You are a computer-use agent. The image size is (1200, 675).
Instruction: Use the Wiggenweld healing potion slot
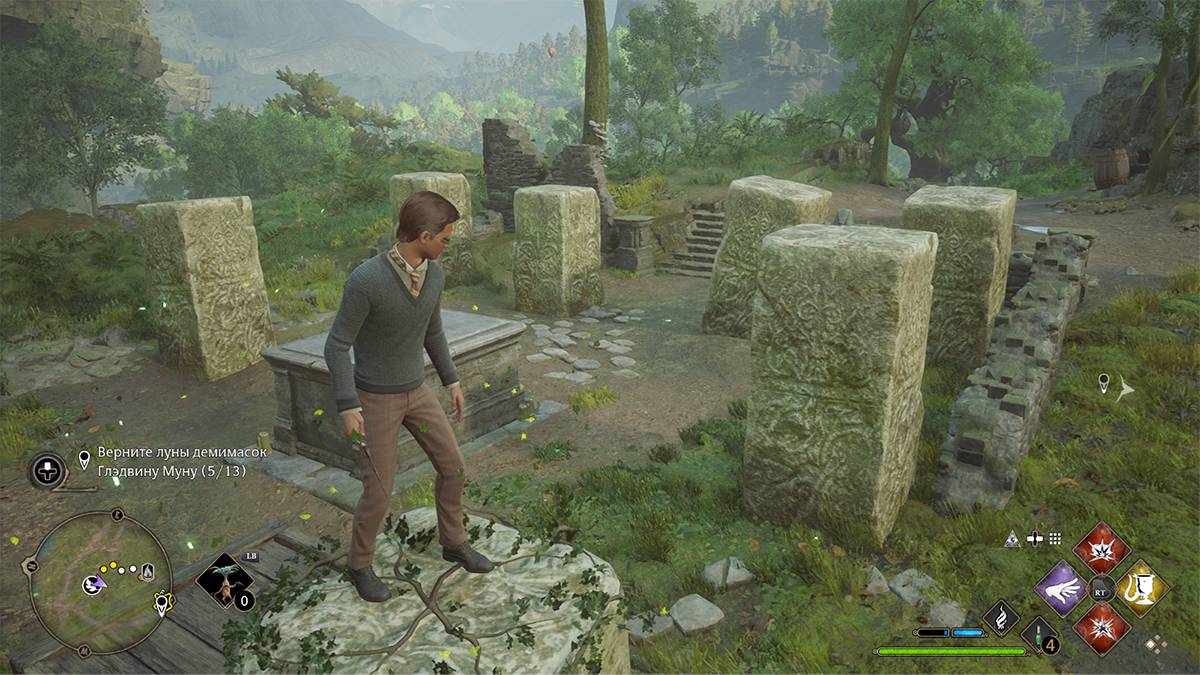click(x=1039, y=634)
